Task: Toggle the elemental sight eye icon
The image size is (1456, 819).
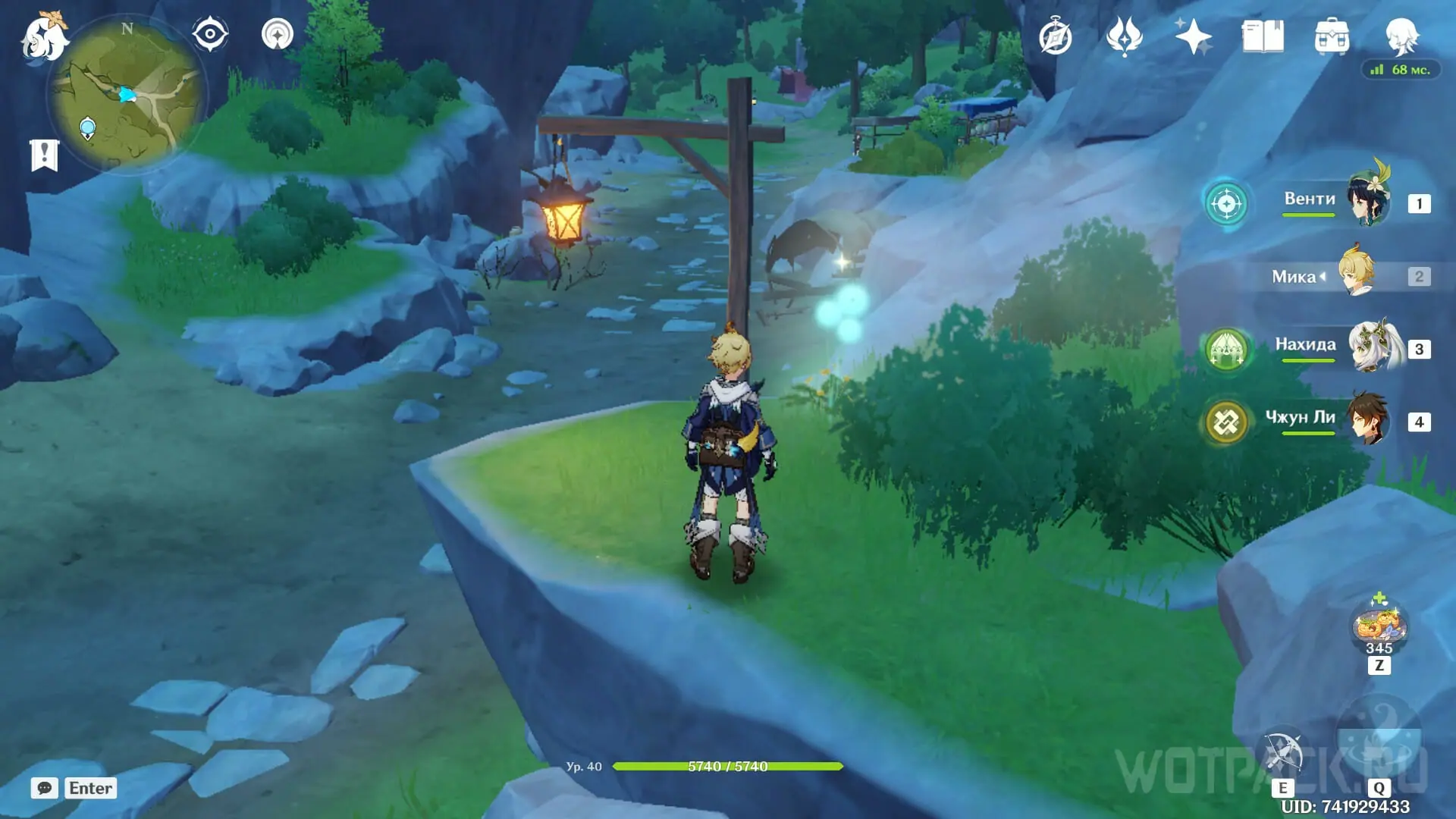Action: pos(210,35)
